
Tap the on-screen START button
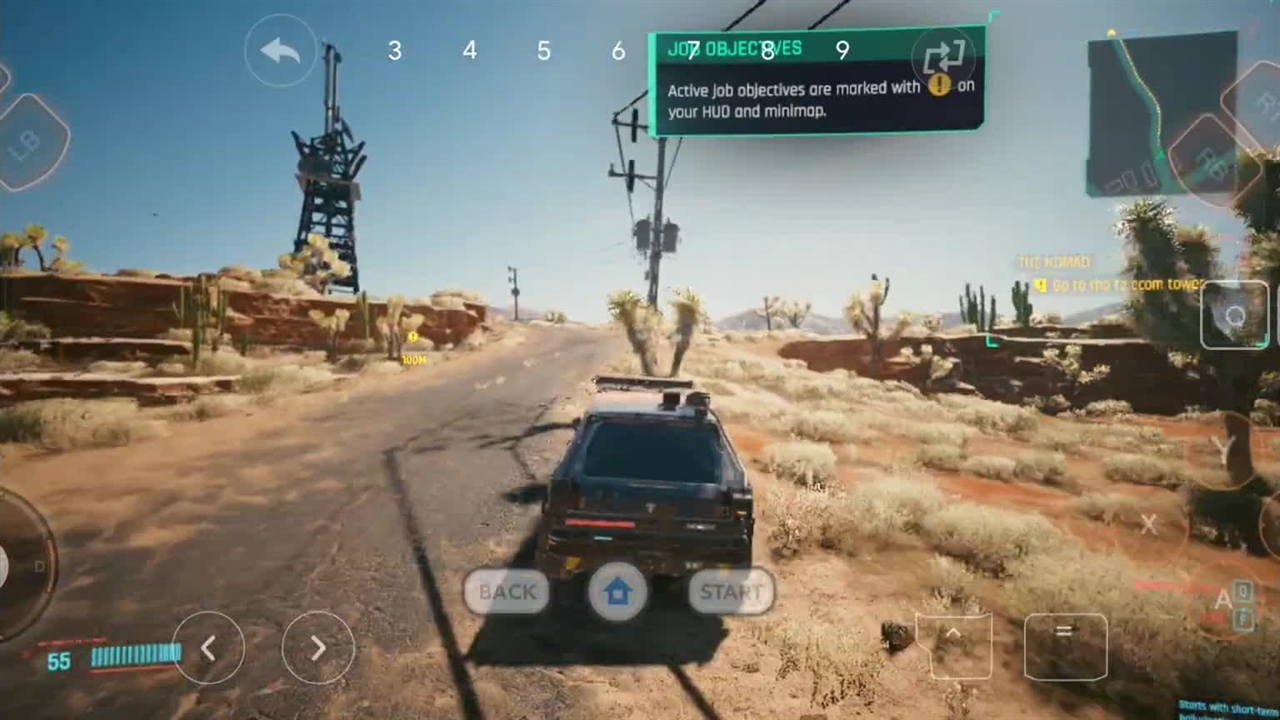(731, 592)
